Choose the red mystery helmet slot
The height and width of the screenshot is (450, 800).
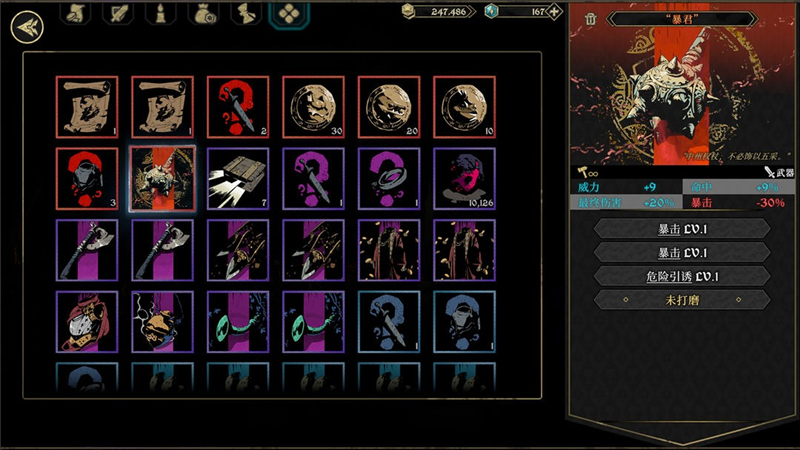coord(86,179)
